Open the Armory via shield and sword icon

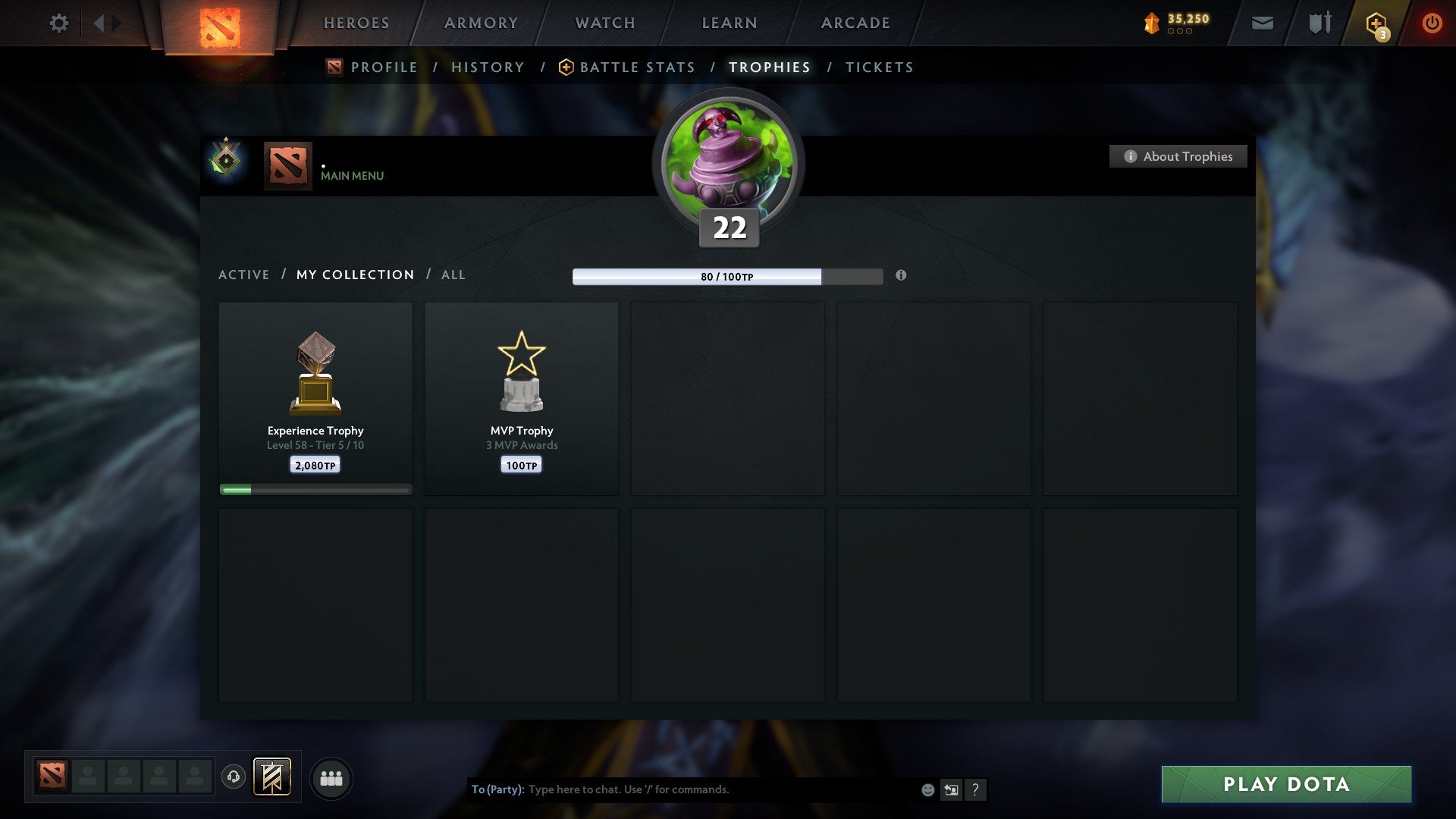click(x=1319, y=23)
